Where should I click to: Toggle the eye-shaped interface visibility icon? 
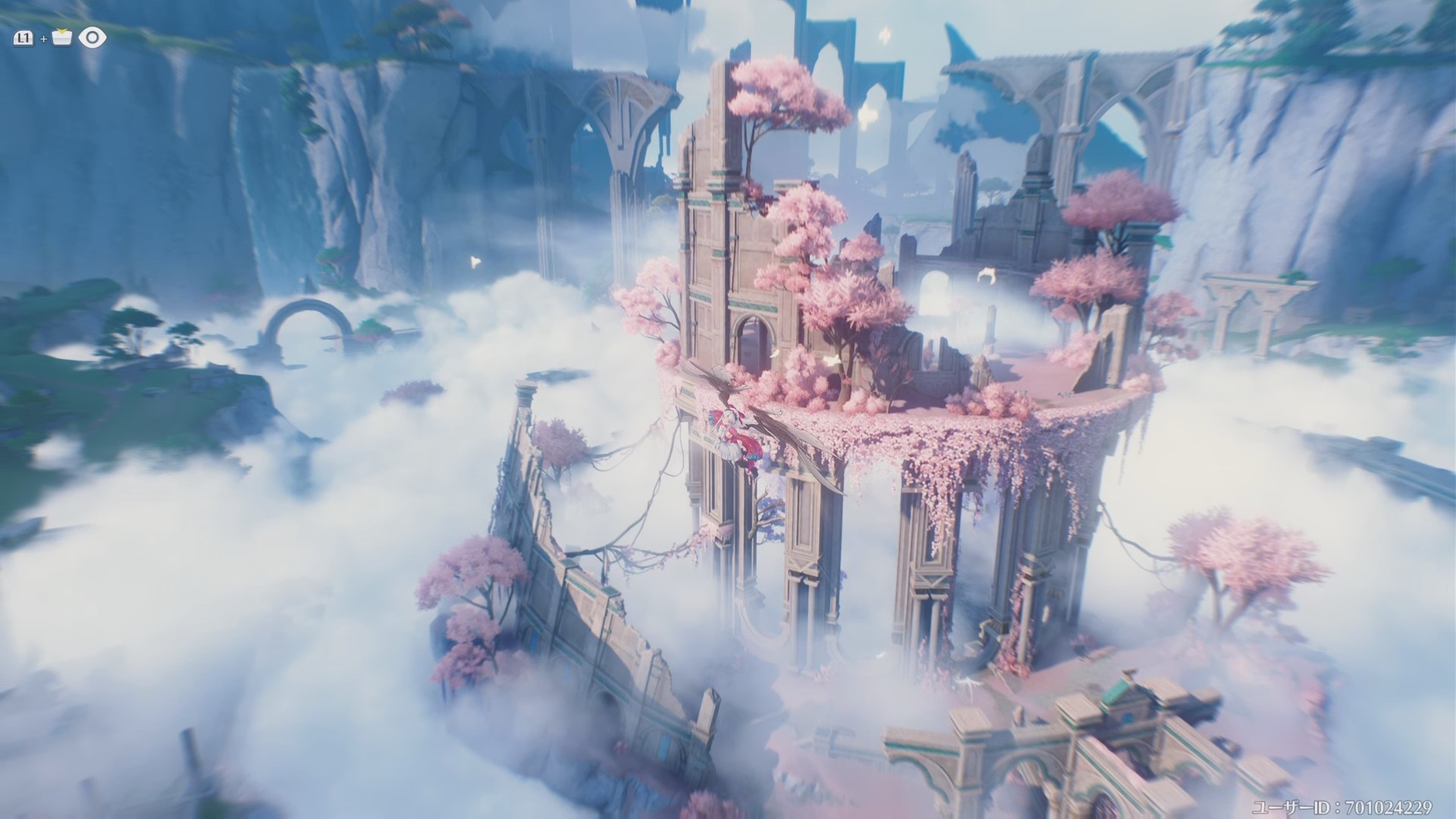tap(93, 37)
